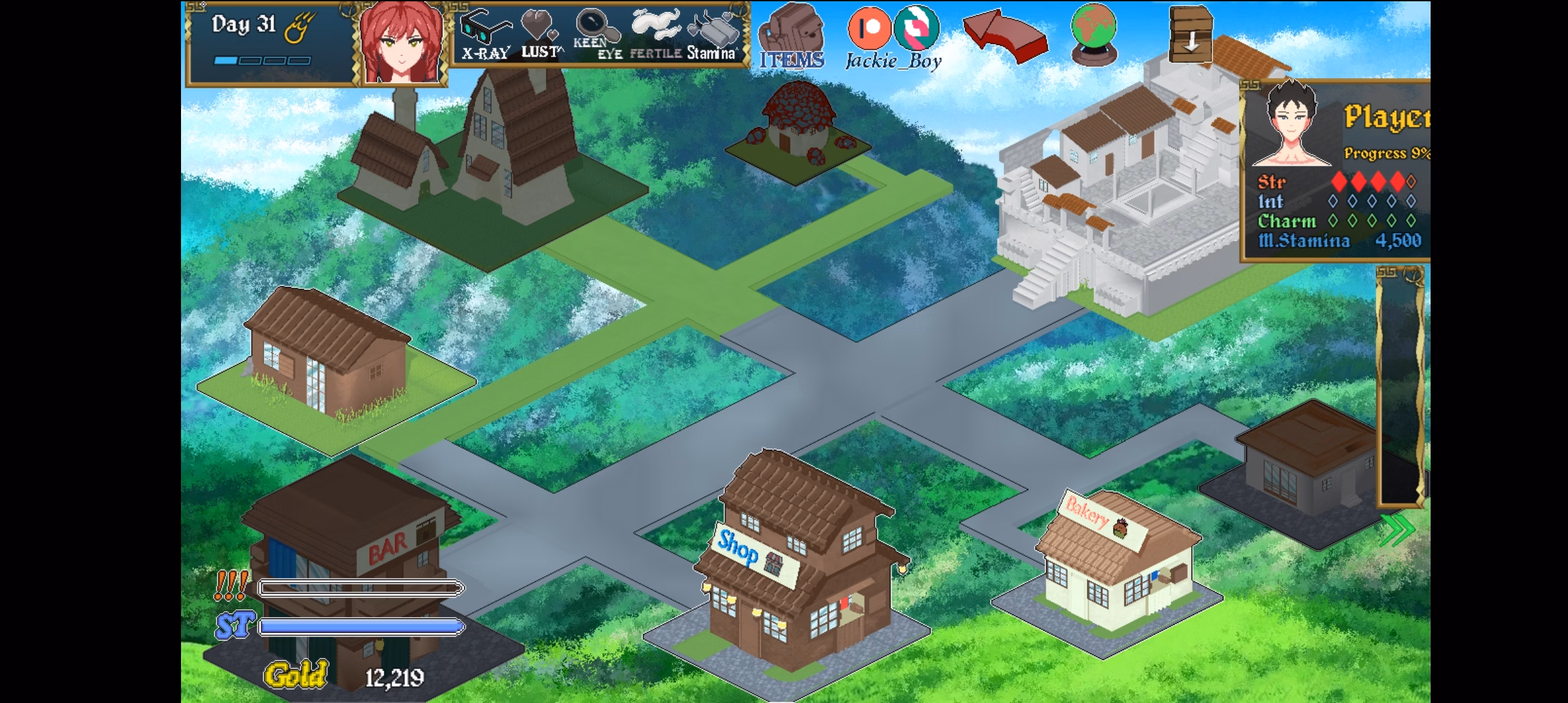This screenshot has width=1568, height=703.
Task: Open the ITEMS backpack
Action: [792, 36]
